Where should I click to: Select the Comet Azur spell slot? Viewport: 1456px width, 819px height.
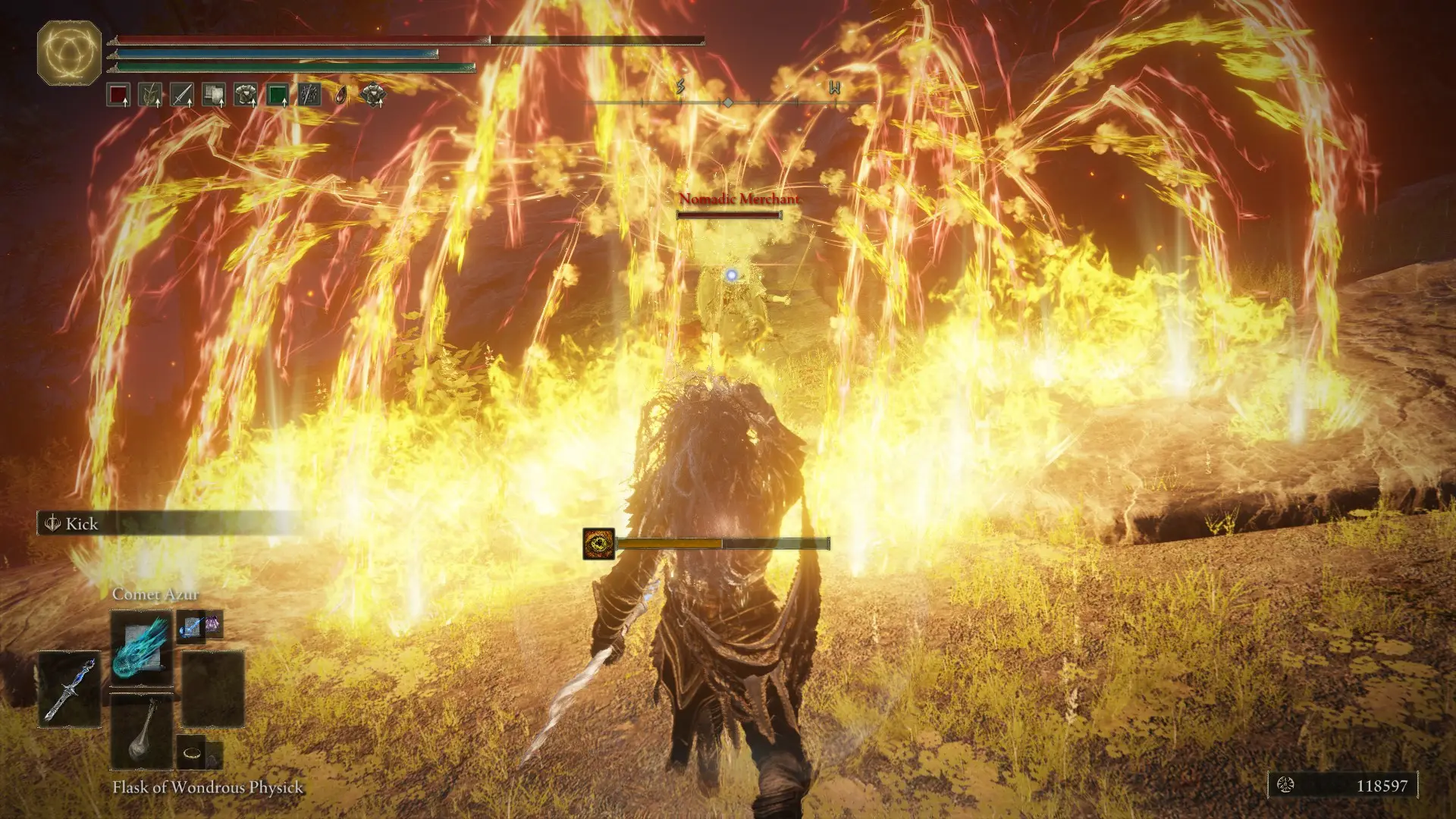tap(141, 645)
